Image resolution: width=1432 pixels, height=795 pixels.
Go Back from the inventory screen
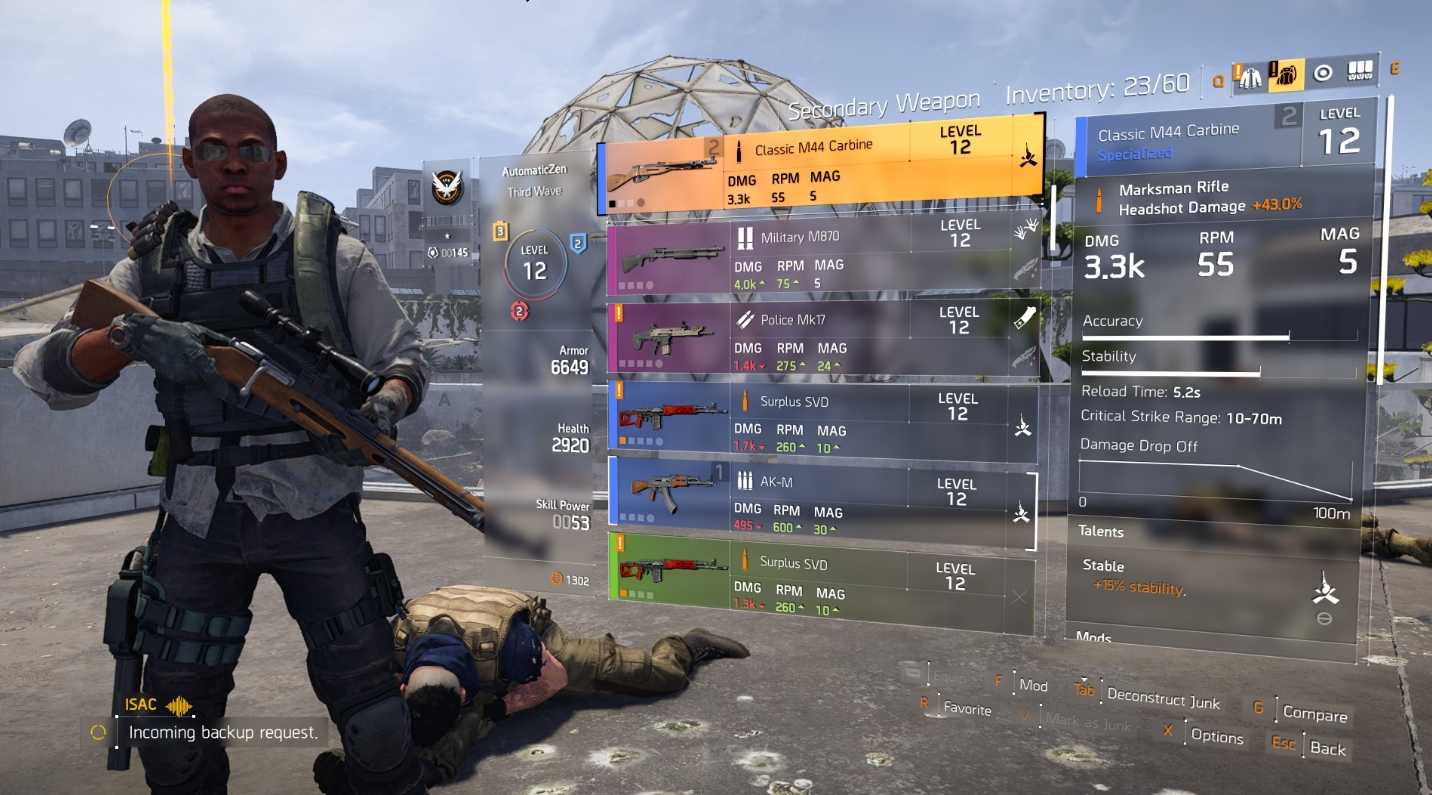tap(1327, 748)
